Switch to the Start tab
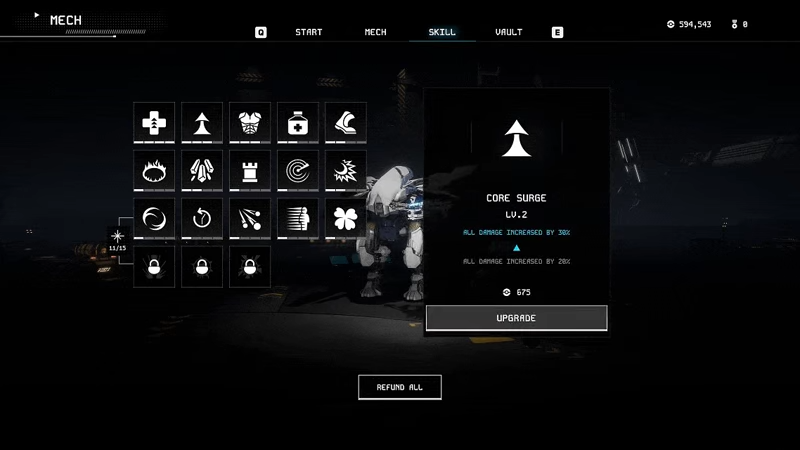This screenshot has width=800, height=450. [x=308, y=32]
